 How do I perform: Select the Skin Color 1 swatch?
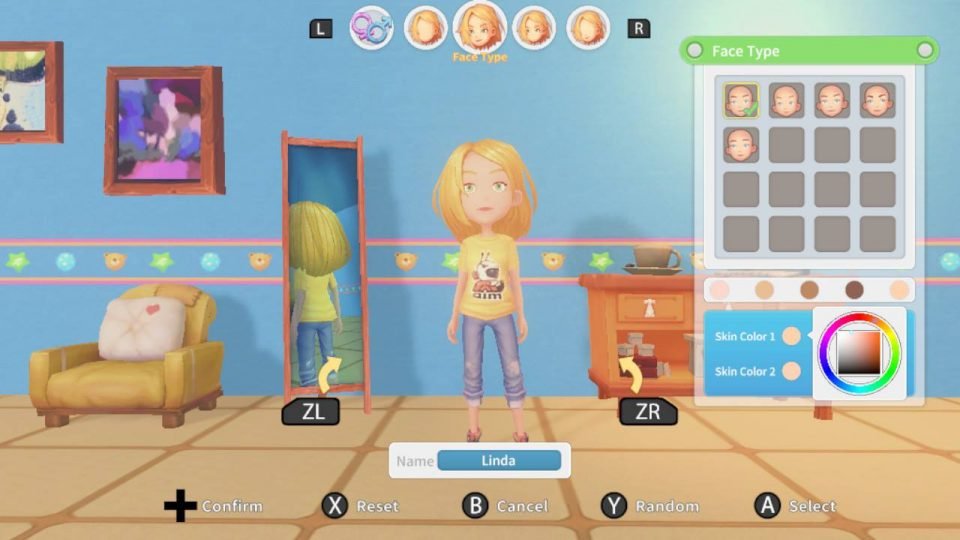[791, 336]
